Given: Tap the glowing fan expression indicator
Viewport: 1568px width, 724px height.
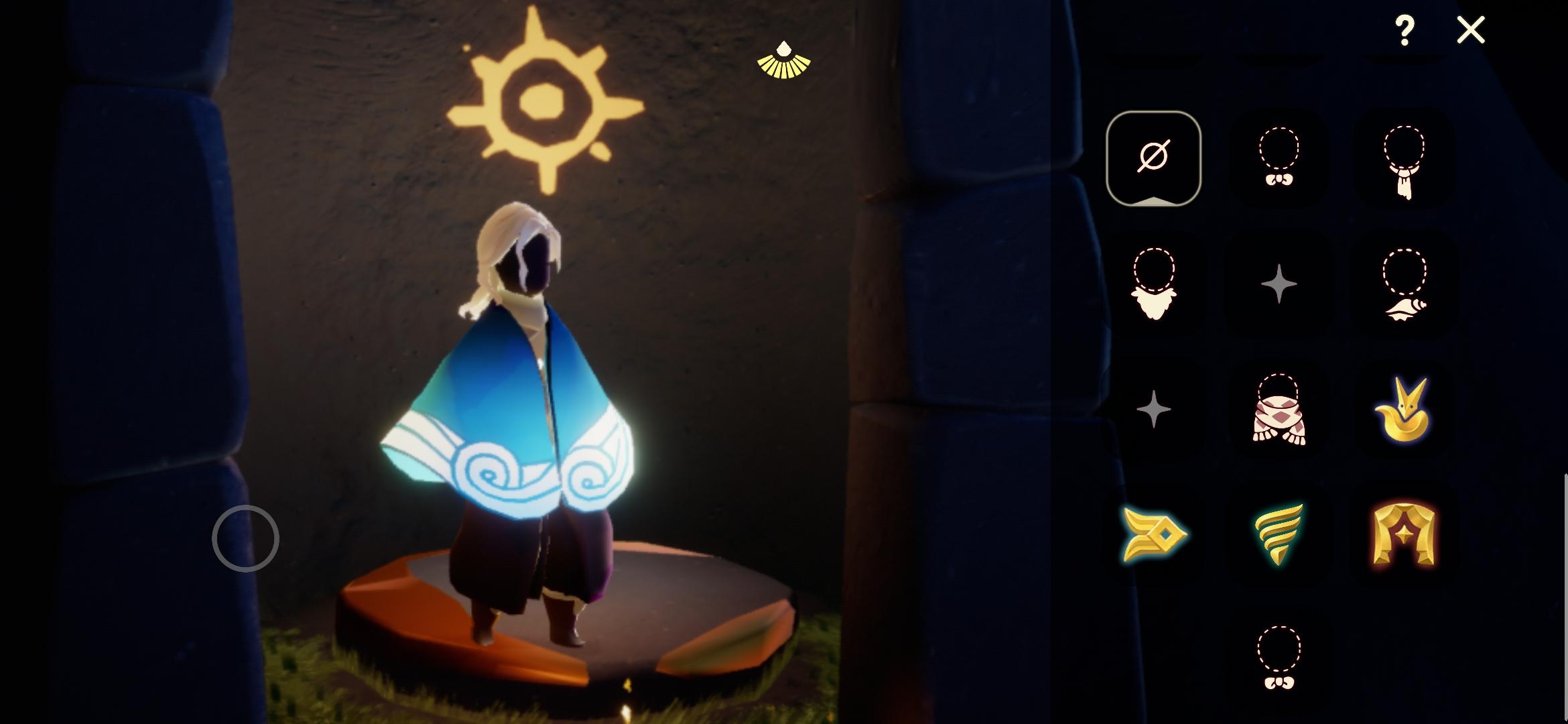Looking at the screenshot, I should [x=784, y=59].
